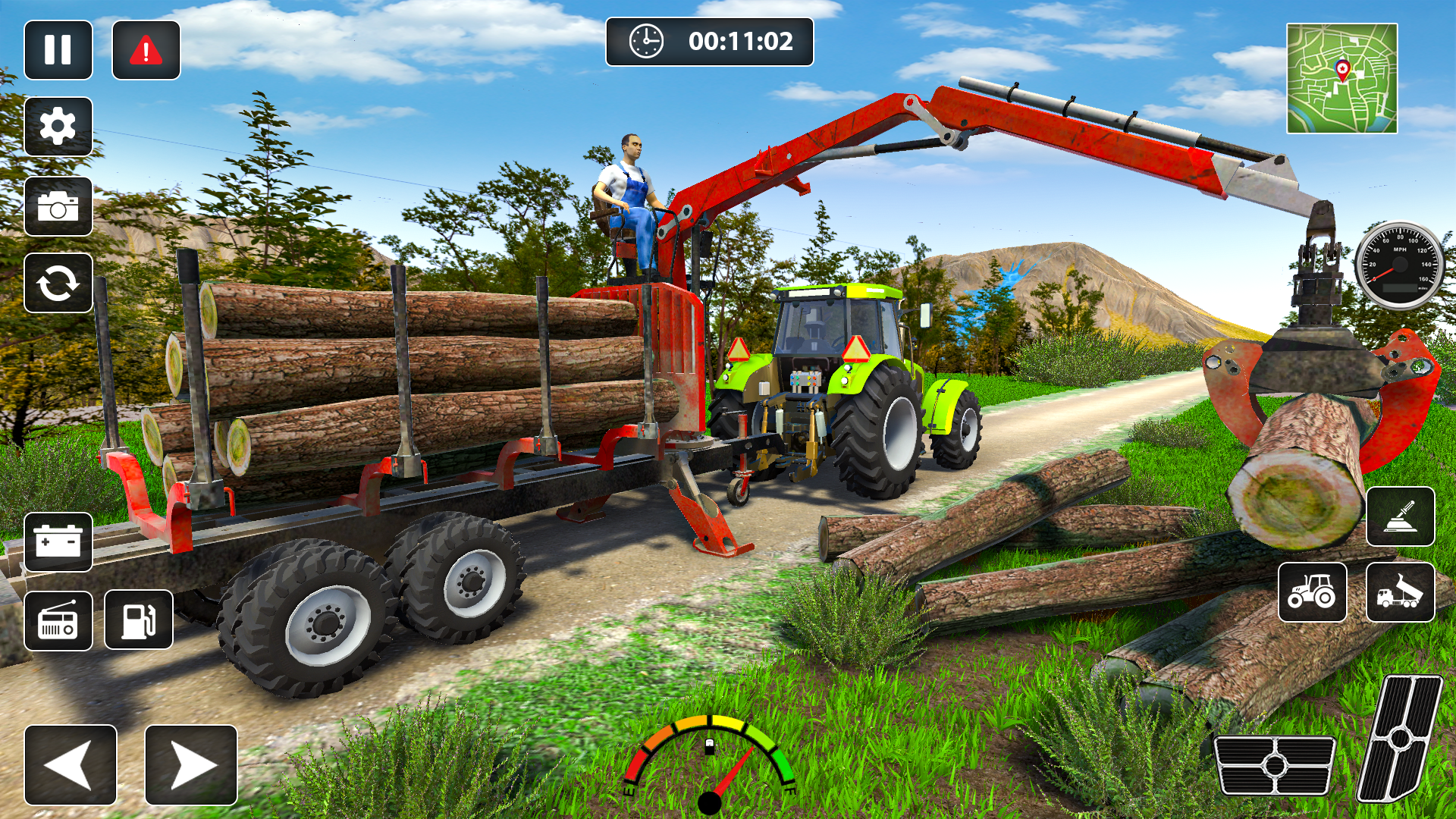Take a screenshot with the camera icon
Image resolution: width=1456 pixels, height=819 pixels.
(59, 205)
